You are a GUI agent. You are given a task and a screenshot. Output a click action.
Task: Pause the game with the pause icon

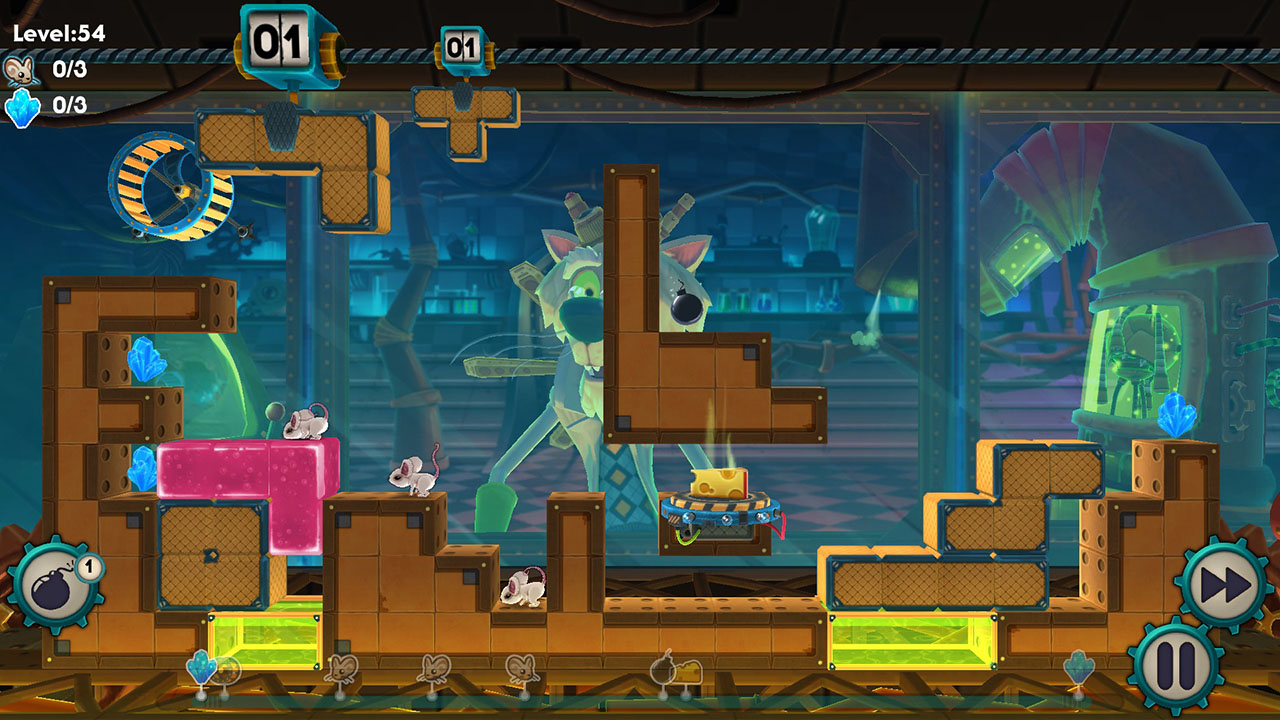click(x=1176, y=665)
